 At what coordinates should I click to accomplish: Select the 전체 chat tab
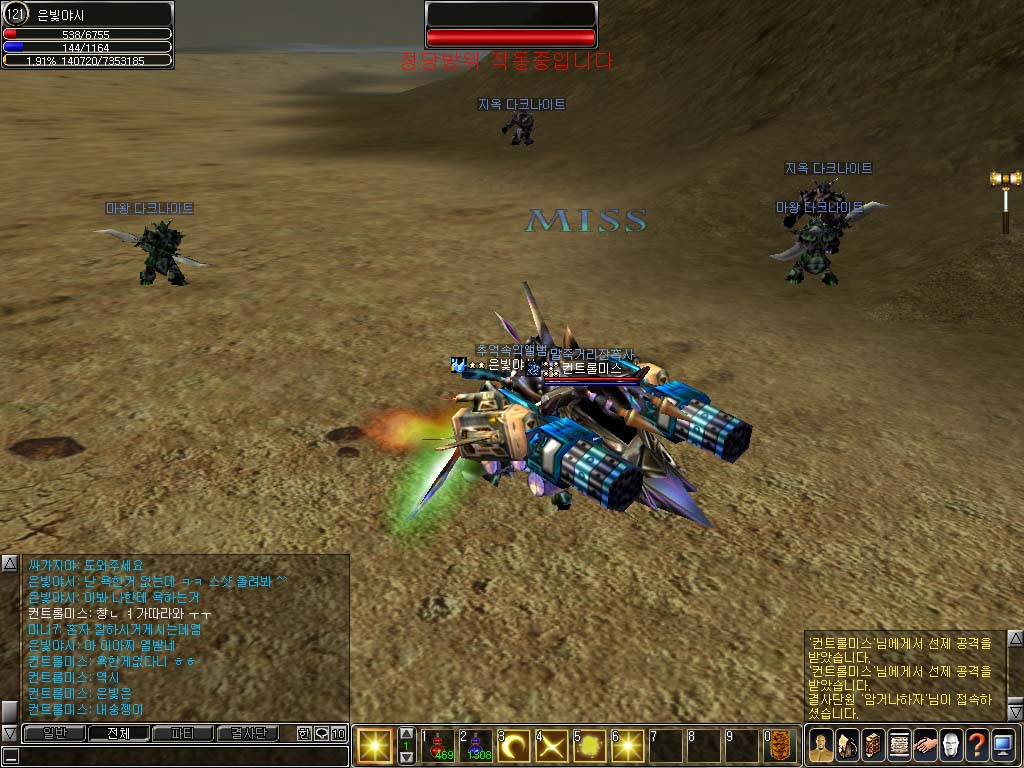[117, 733]
